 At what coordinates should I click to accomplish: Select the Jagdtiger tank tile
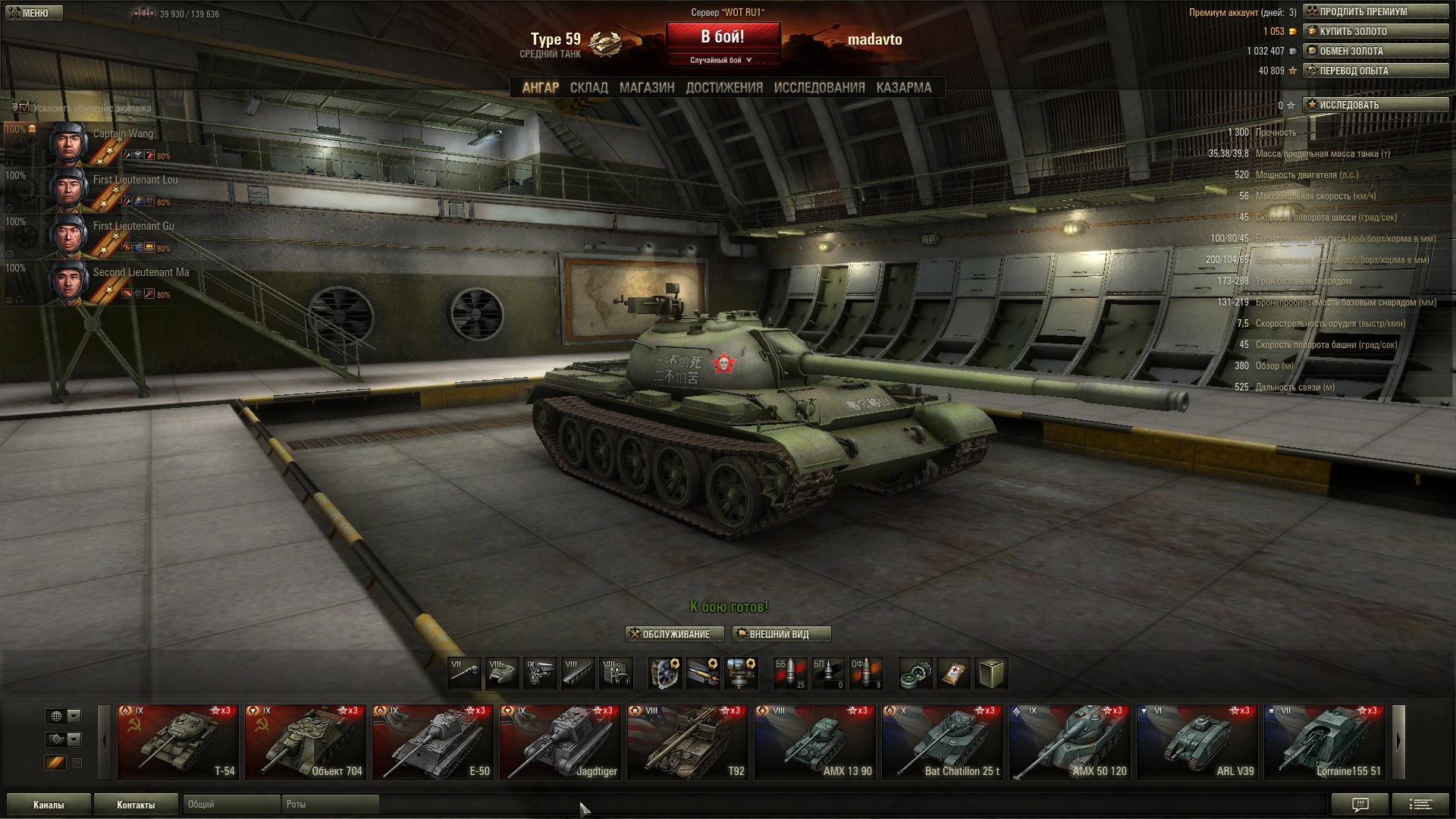click(560, 742)
